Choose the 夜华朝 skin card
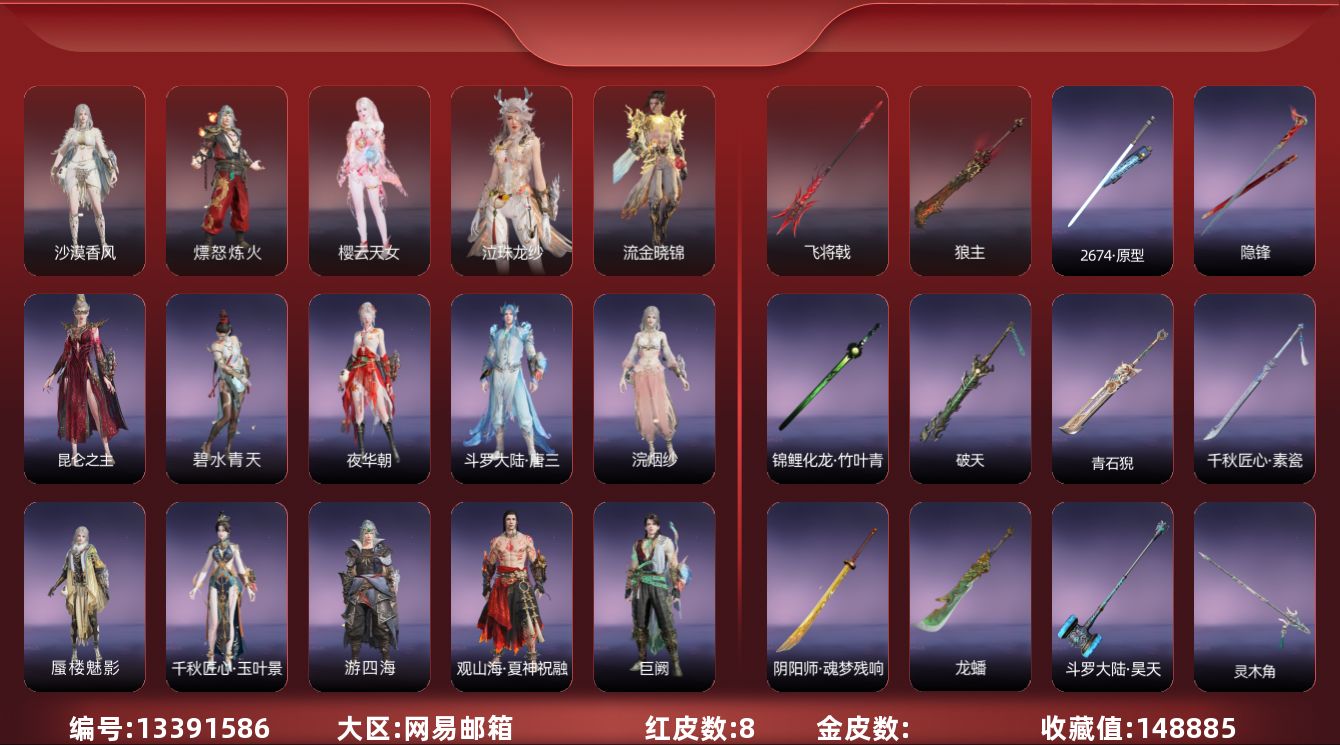 click(369, 388)
